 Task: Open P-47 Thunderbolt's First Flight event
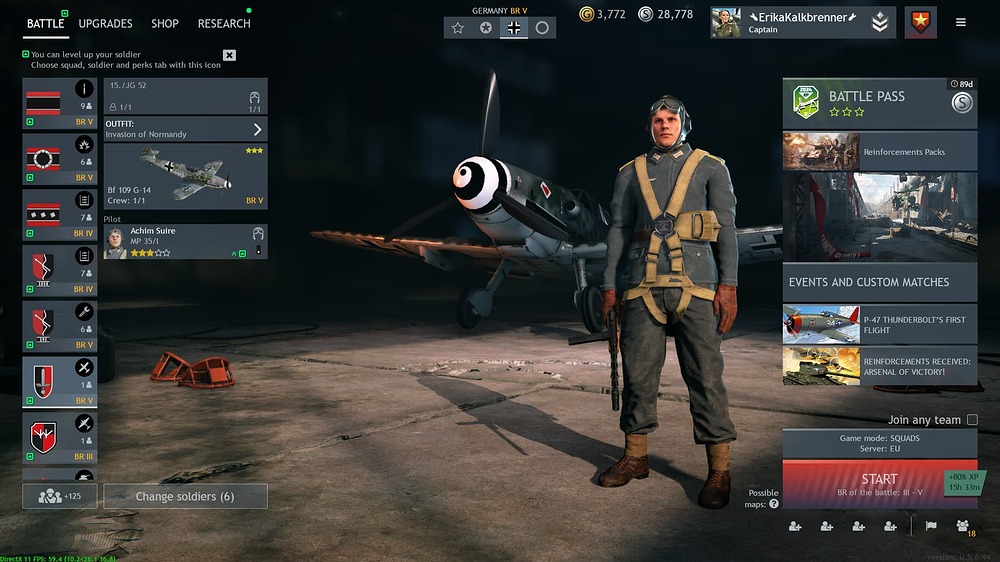point(879,324)
